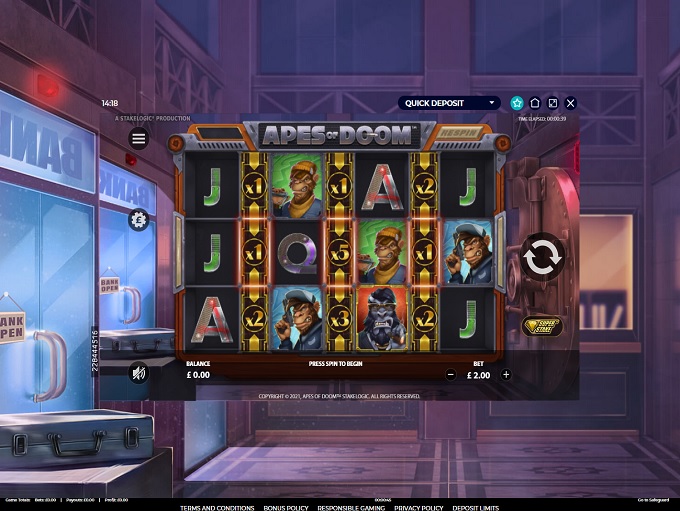
Task: Open the Privacy Policy link
Action: pos(418,507)
